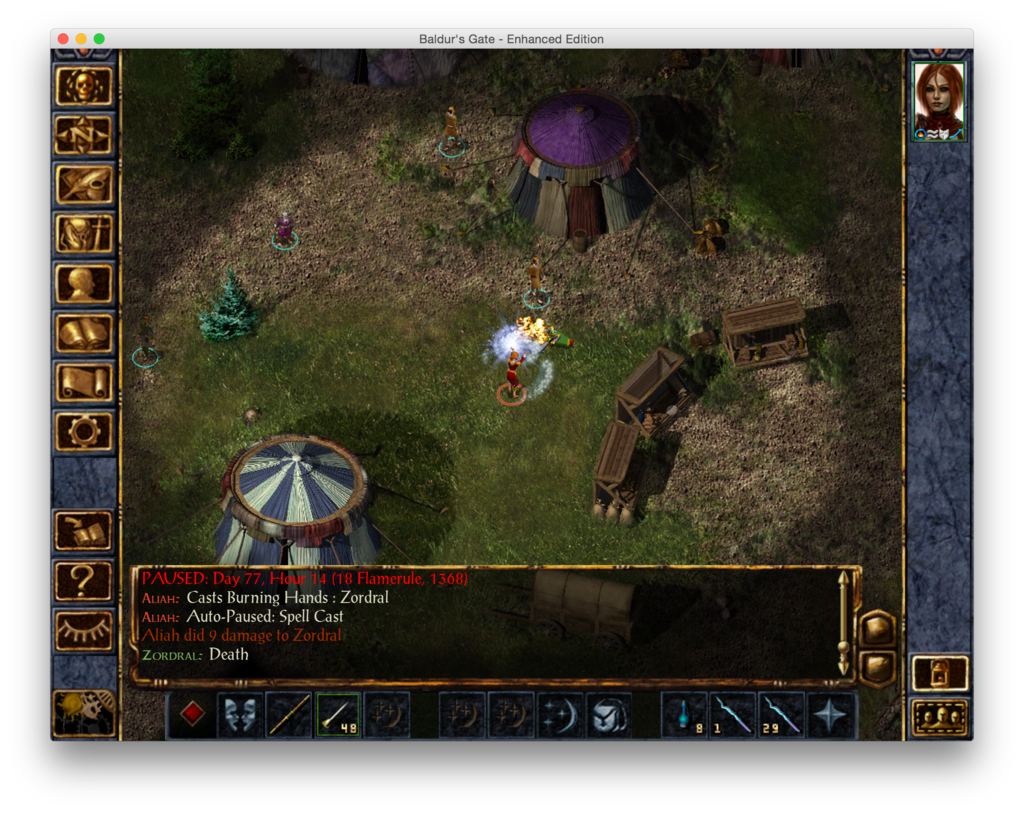Open the journal quill button
This screenshot has height=813, width=1024.
click(x=84, y=184)
